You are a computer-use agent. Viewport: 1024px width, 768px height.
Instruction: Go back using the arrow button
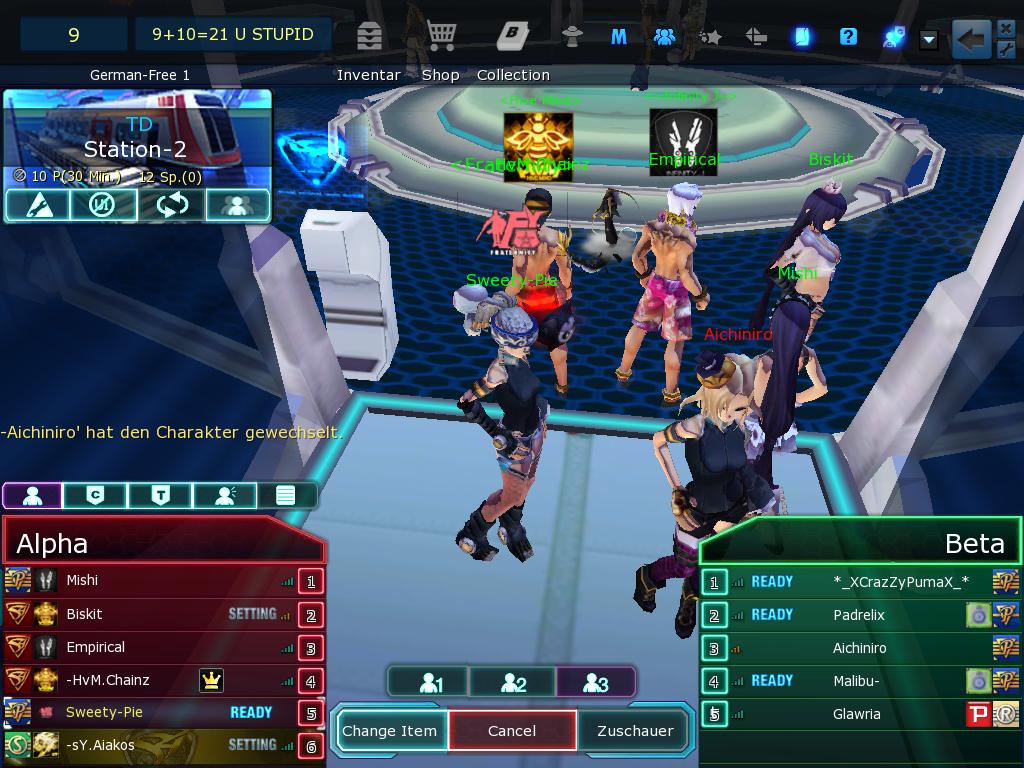pos(971,40)
